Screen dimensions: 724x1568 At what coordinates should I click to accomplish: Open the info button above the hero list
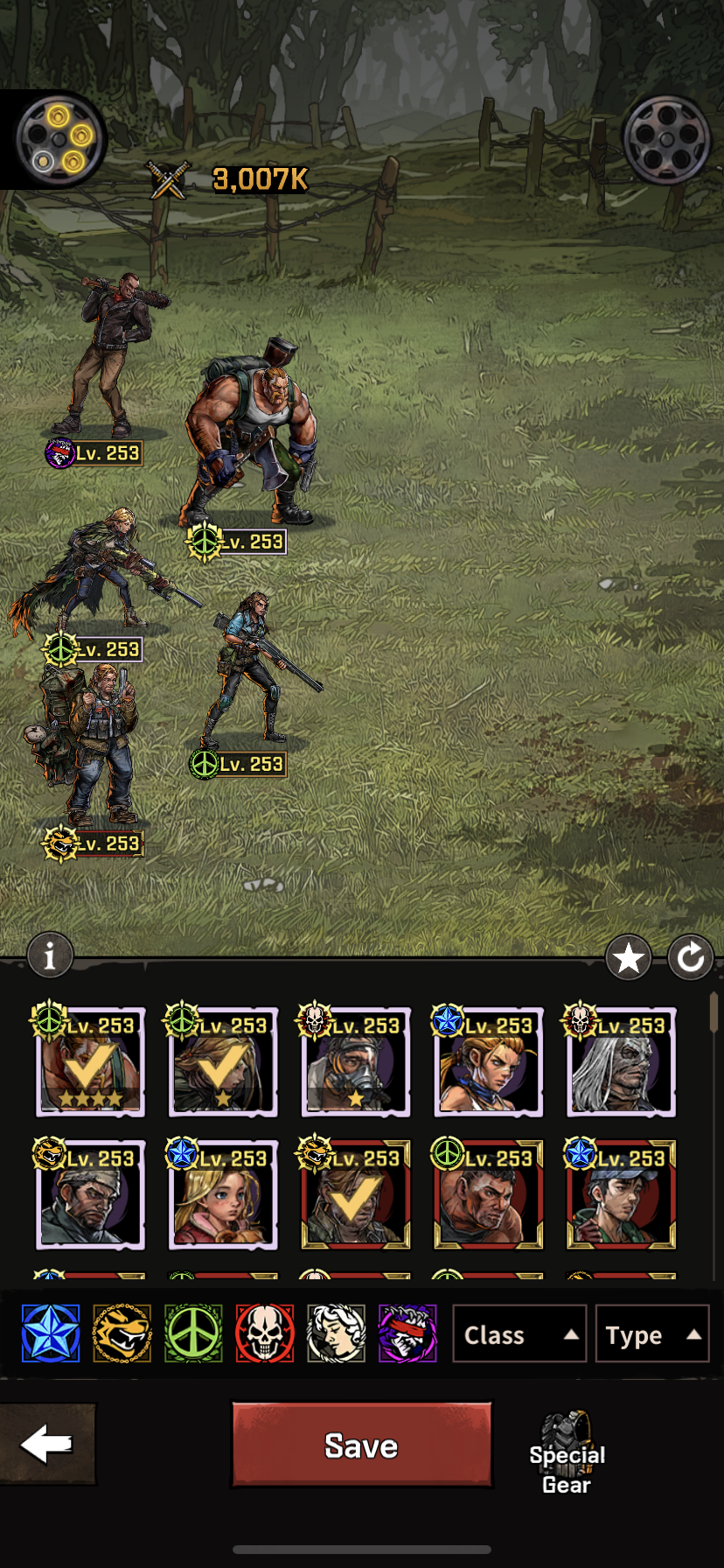tap(50, 955)
